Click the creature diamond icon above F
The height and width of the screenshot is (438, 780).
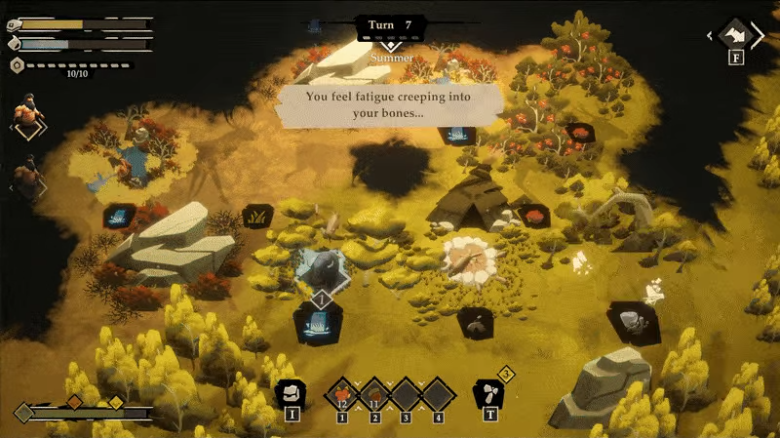pyautogui.click(x=735, y=36)
